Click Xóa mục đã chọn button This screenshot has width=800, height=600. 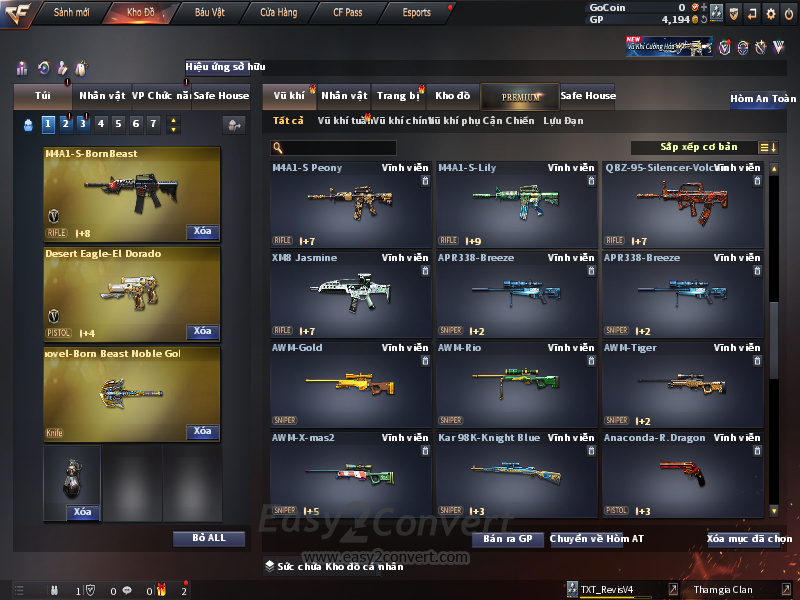[x=749, y=539]
